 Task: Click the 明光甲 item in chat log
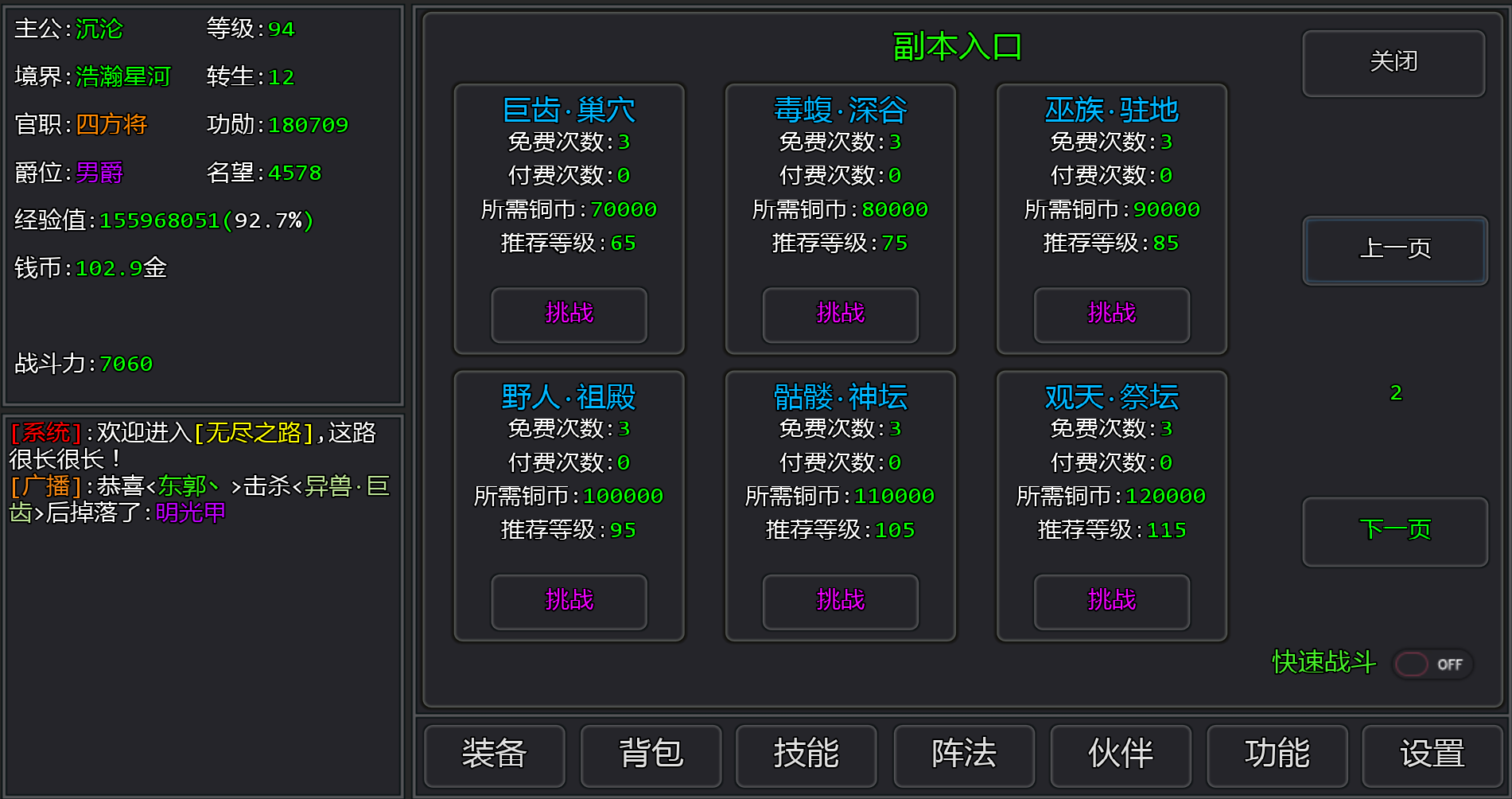click(x=189, y=513)
